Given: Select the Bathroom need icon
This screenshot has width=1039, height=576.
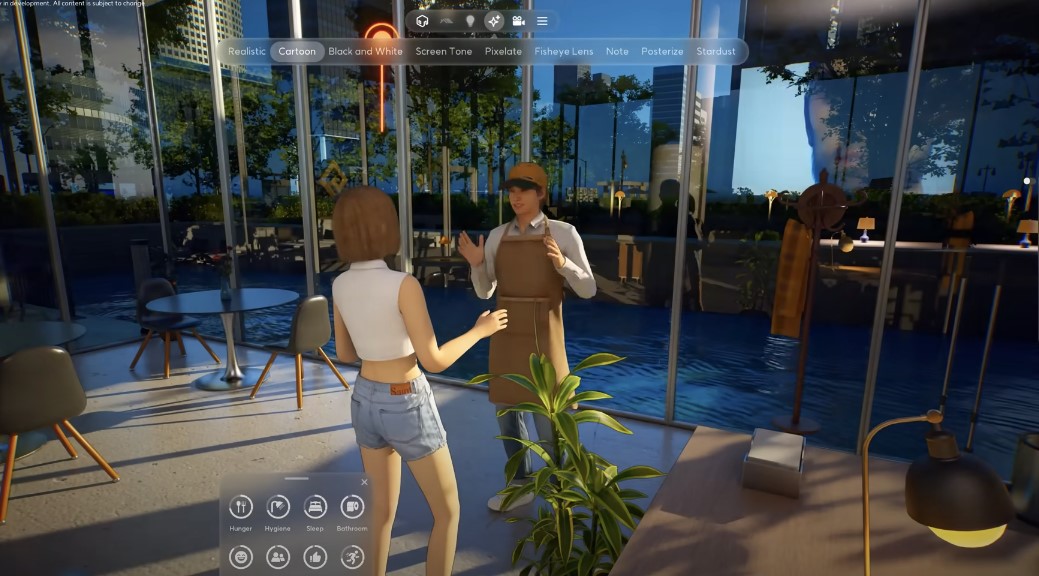Looking at the screenshot, I should click(352, 506).
